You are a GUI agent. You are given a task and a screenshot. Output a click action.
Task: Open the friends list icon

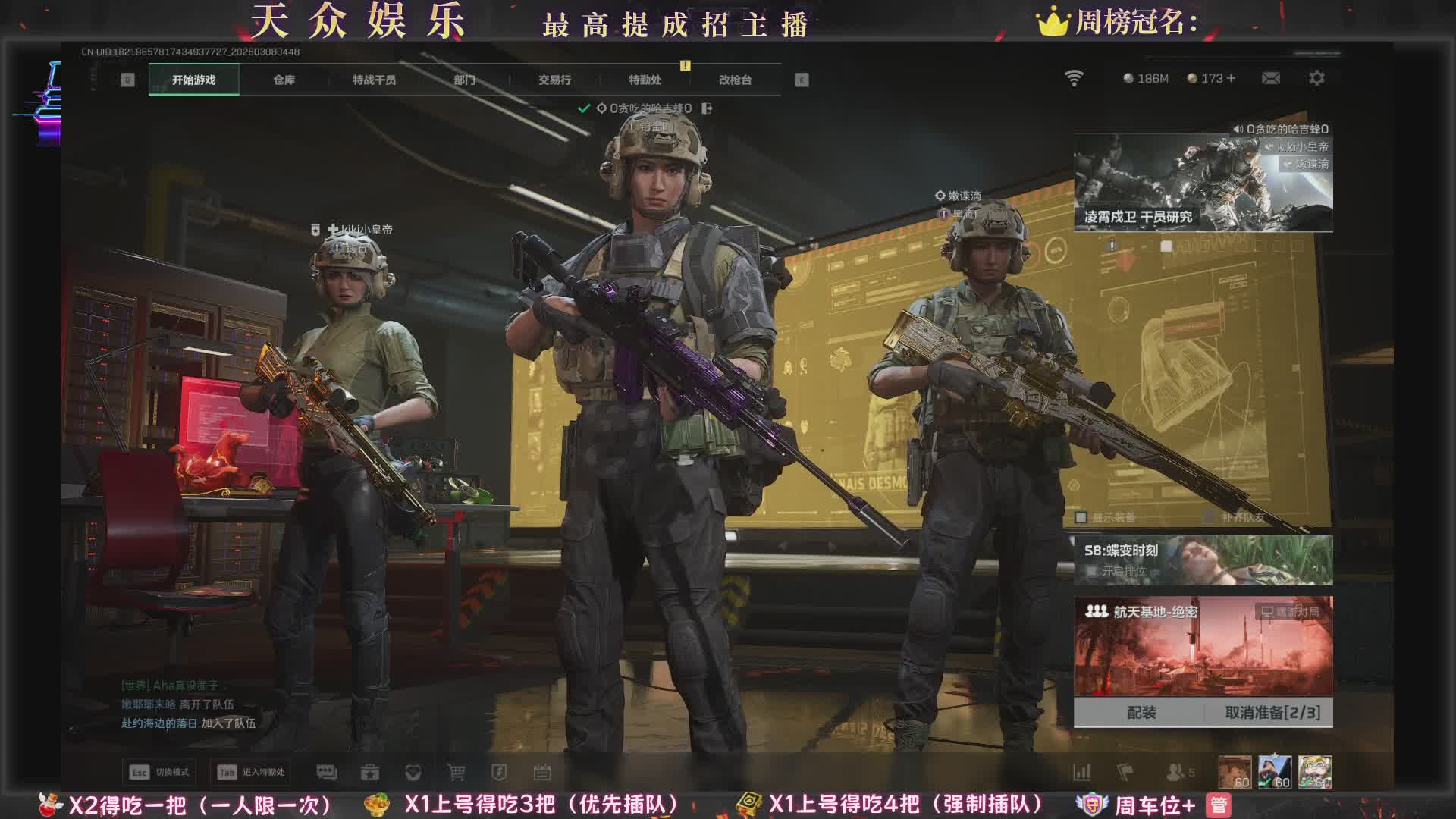[1175, 772]
